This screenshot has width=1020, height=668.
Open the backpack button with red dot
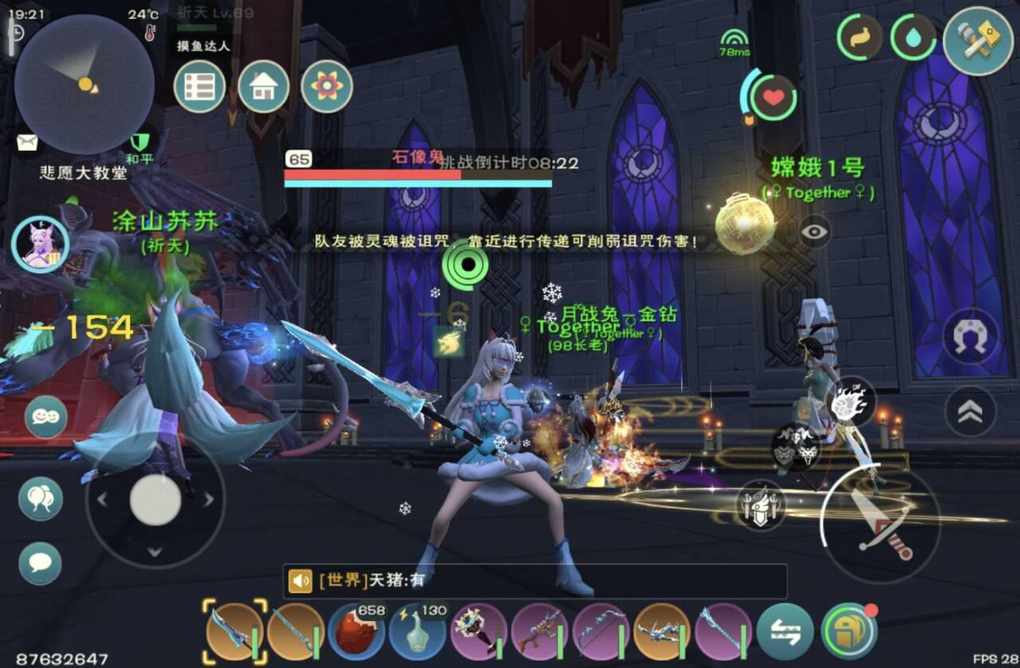[848, 632]
